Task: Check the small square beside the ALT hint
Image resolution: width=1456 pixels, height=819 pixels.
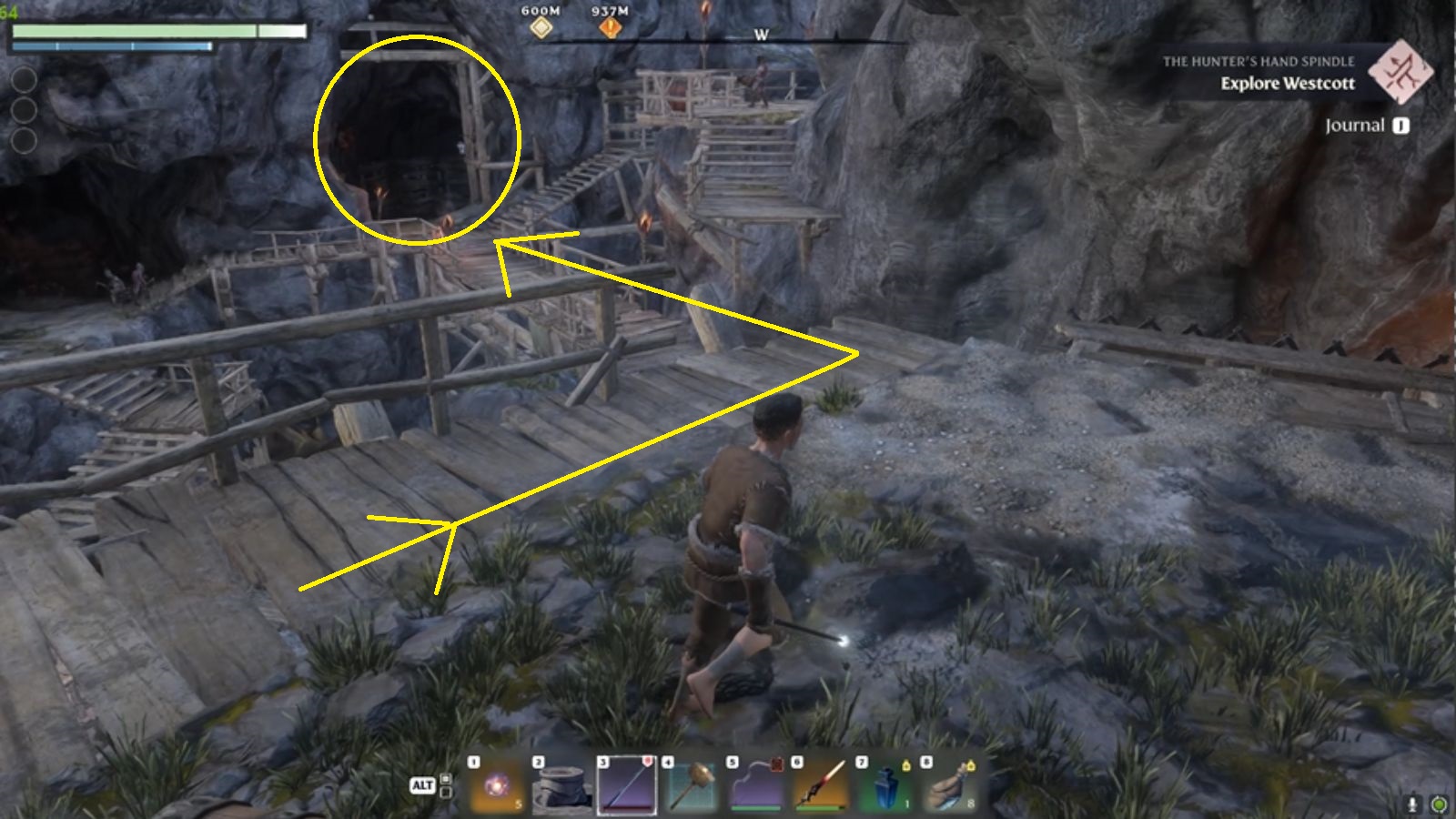Action: pyautogui.click(x=446, y=780)
